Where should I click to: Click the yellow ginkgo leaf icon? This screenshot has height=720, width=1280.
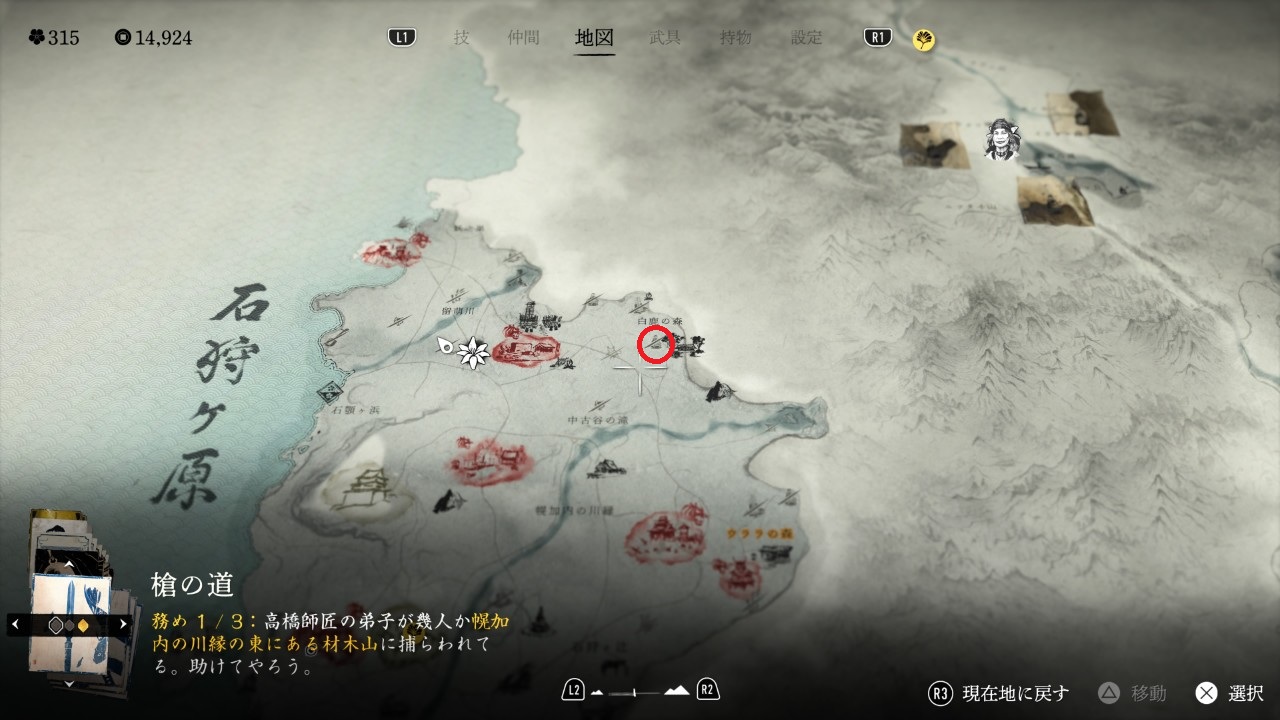(x=924, y=40)
